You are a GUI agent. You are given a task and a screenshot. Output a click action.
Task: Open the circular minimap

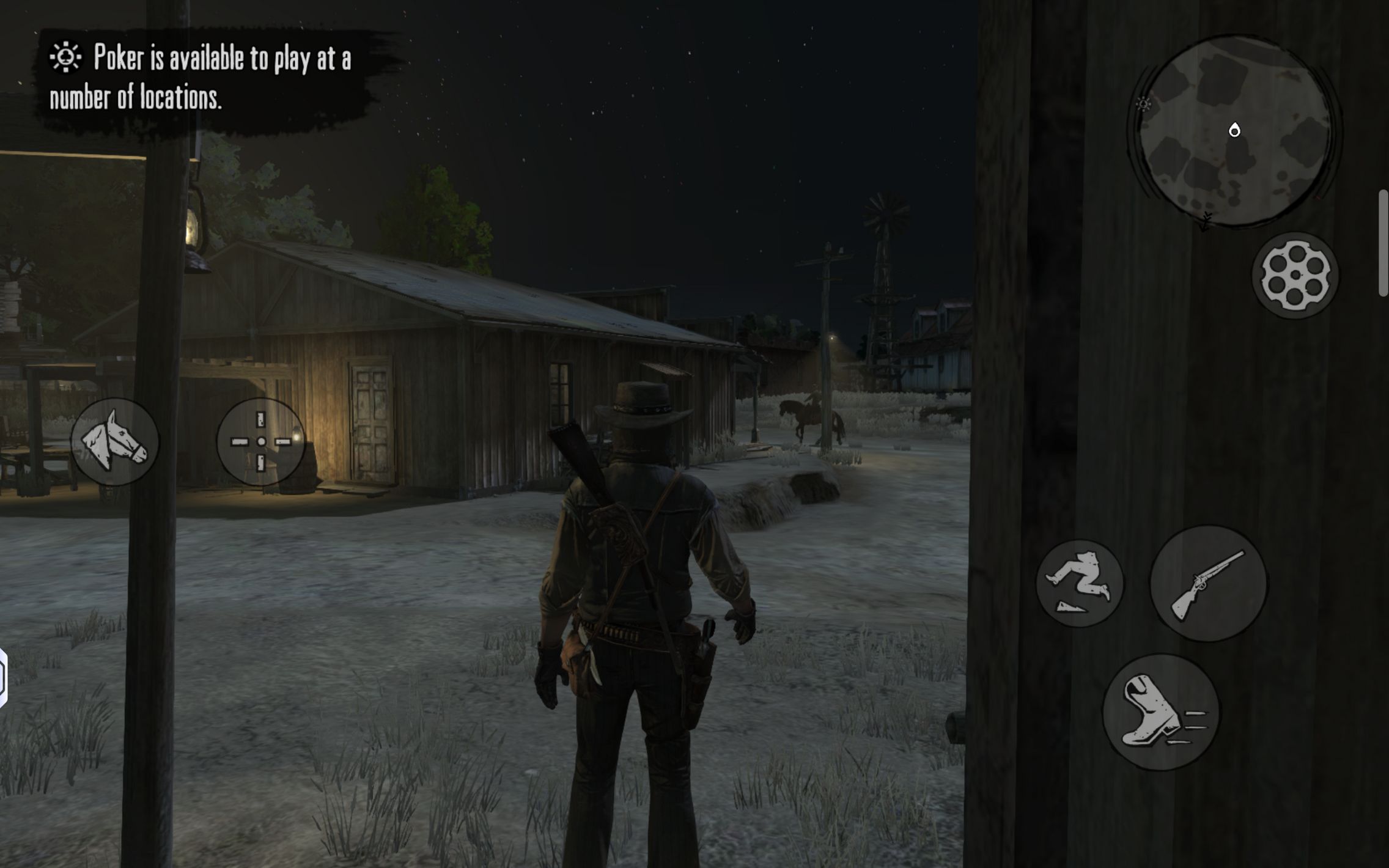(x=1234, y=131)
